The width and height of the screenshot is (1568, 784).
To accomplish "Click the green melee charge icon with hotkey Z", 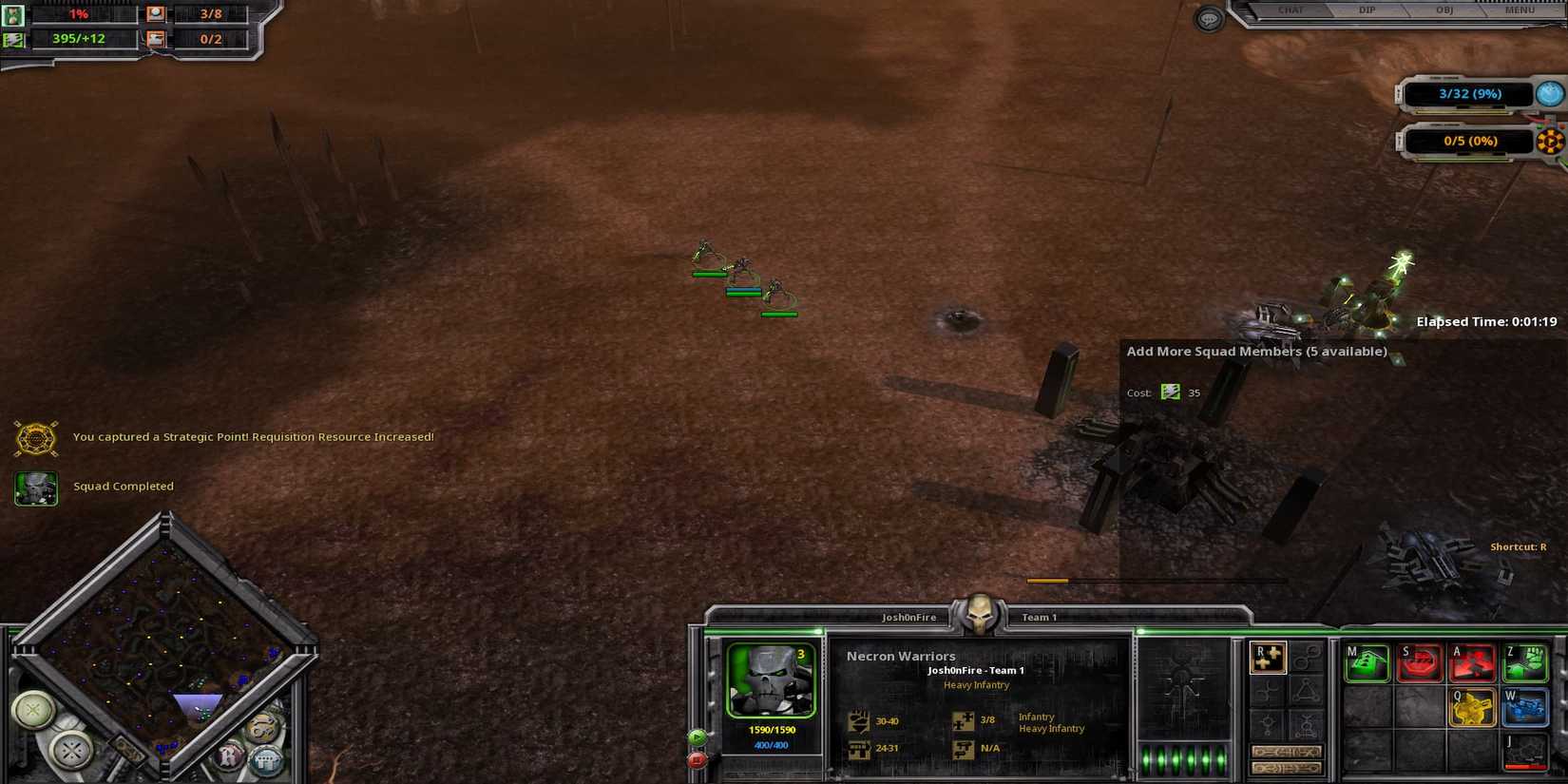I will coord(1524,661).
